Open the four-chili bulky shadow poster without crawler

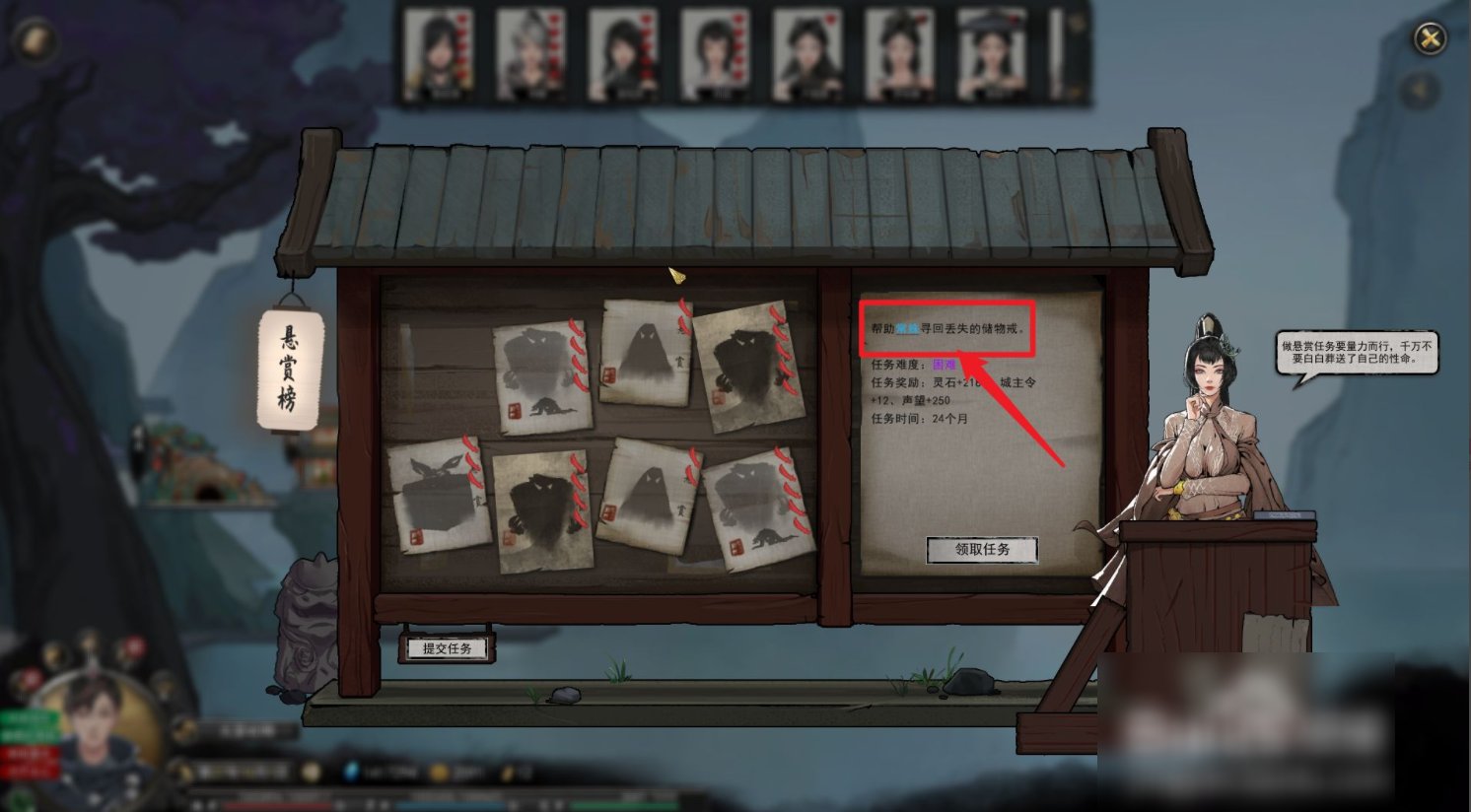pos(543,510)
